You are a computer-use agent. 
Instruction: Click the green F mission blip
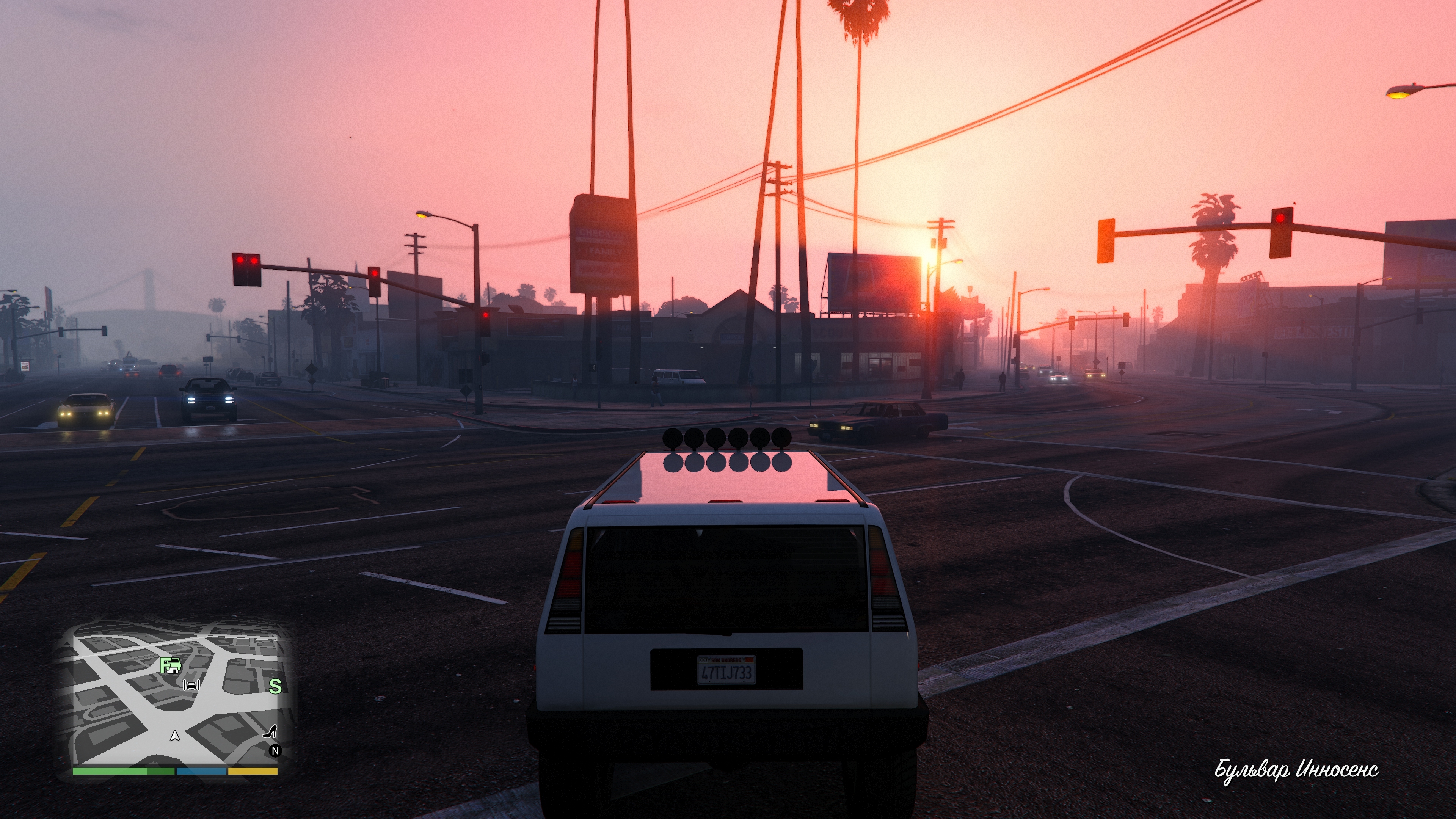click(x=169, y=665)
